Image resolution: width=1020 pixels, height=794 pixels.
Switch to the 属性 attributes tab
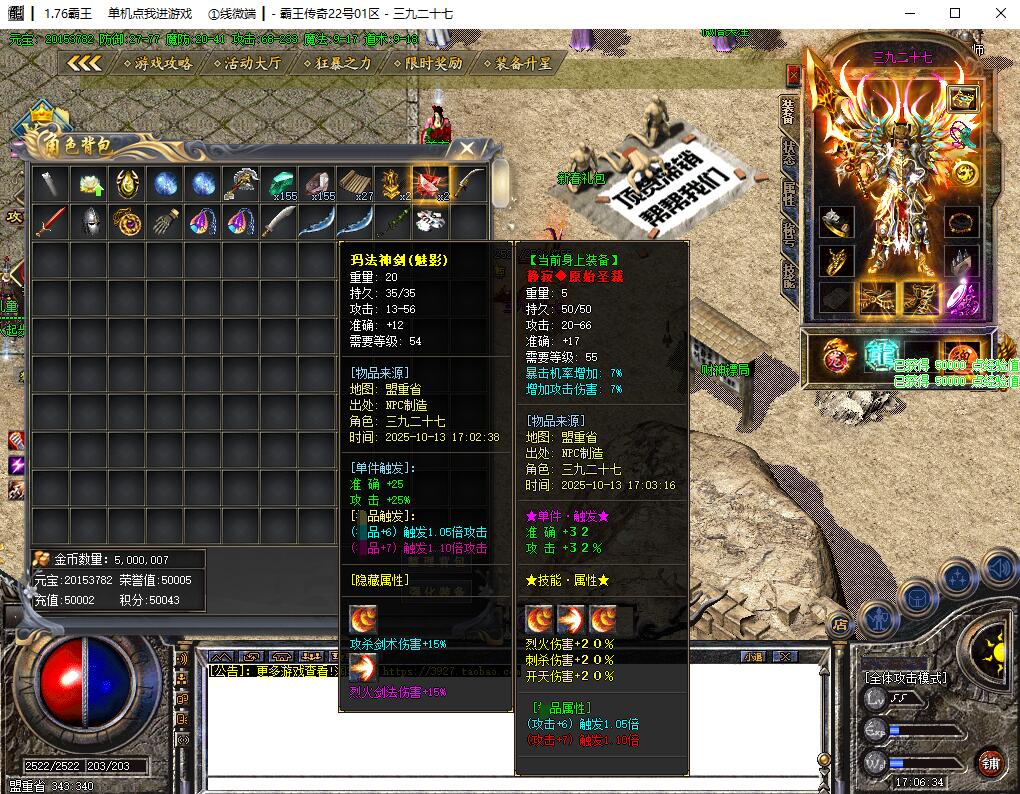(x=789, y=194)
